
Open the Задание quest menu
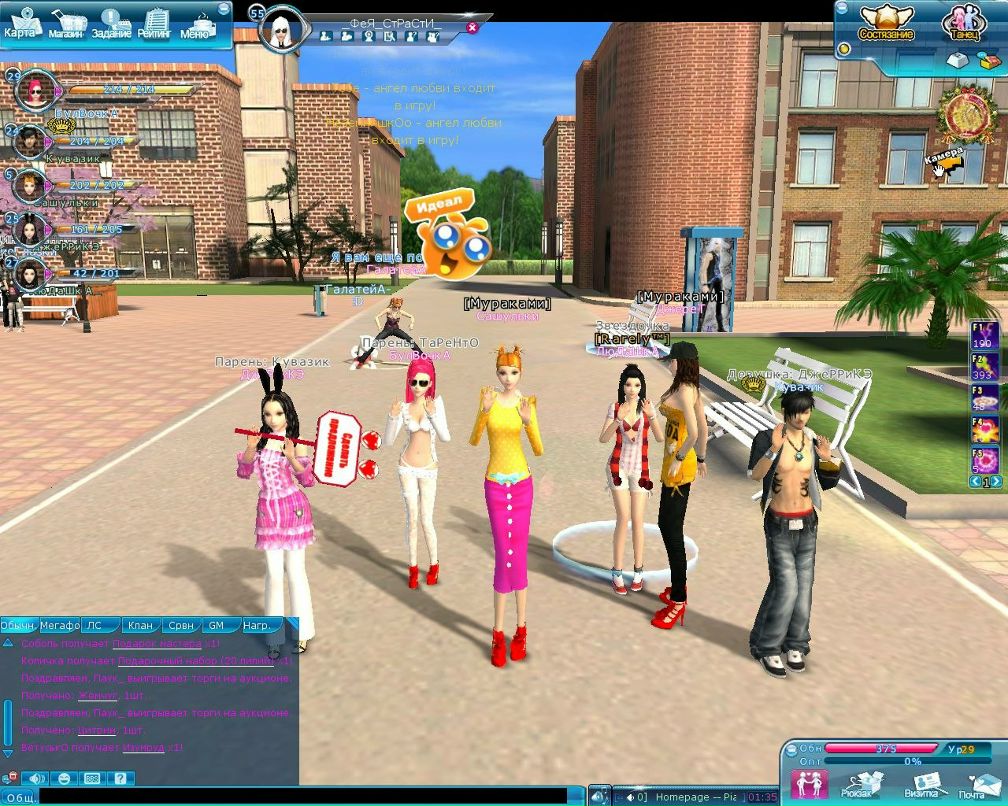click(x=110, y=22)
